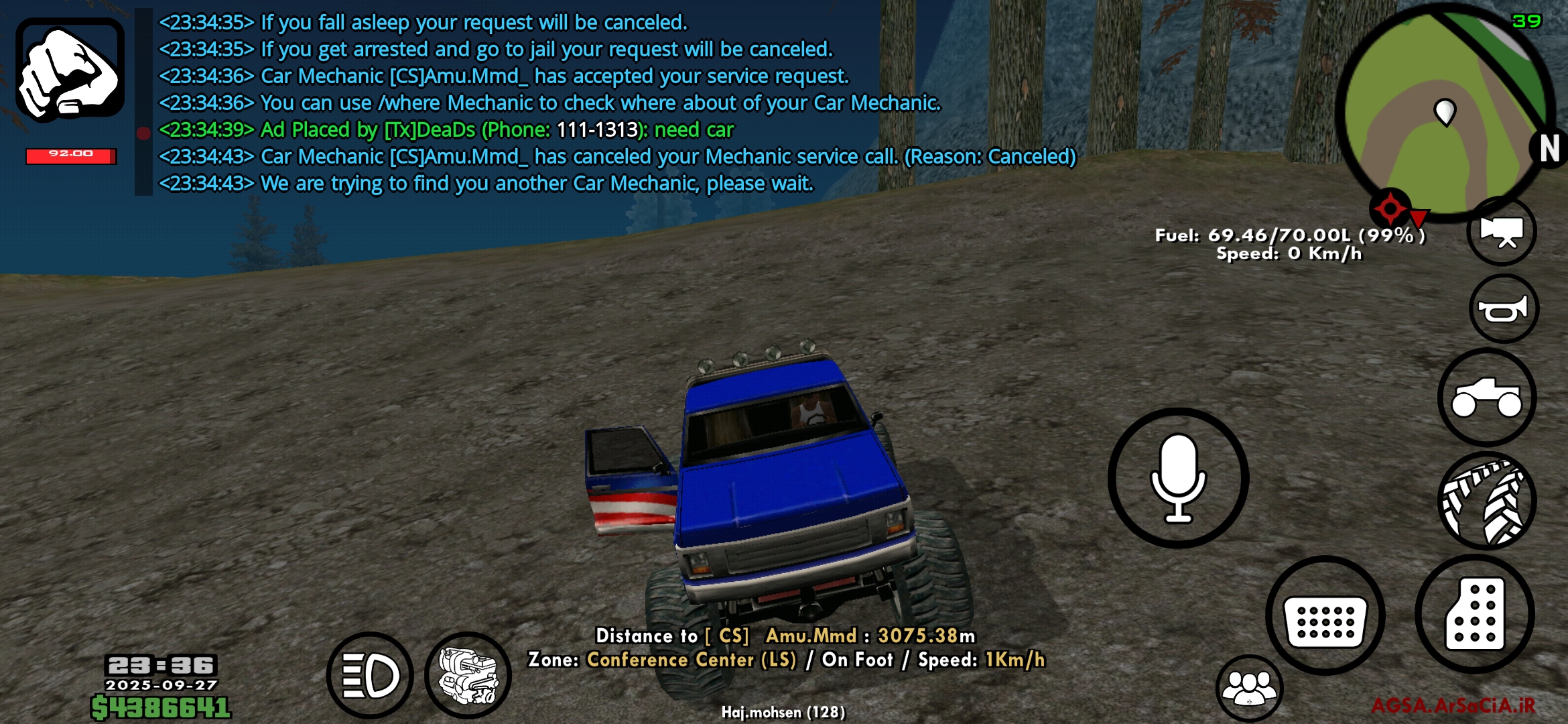Honk using the horn button
The image size is (1568, 724).
[1504, 309]
